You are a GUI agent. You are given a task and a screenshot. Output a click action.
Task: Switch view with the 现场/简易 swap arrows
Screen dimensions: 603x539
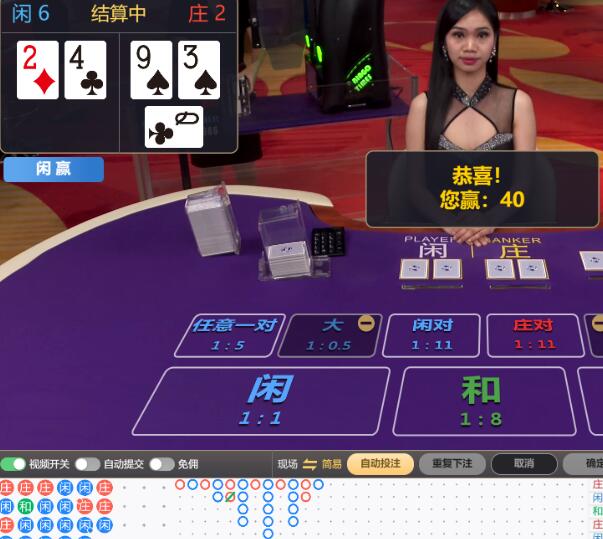point(310,464)
